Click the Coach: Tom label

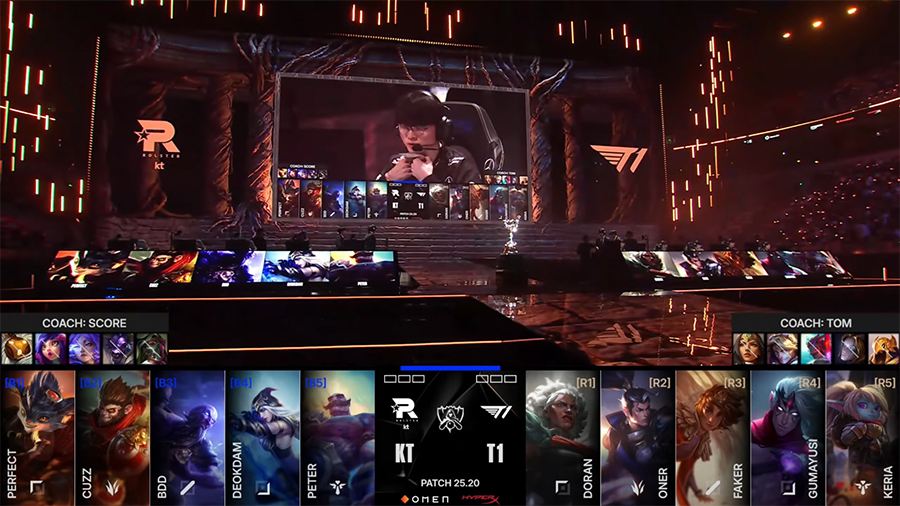(x=816, y=323)
